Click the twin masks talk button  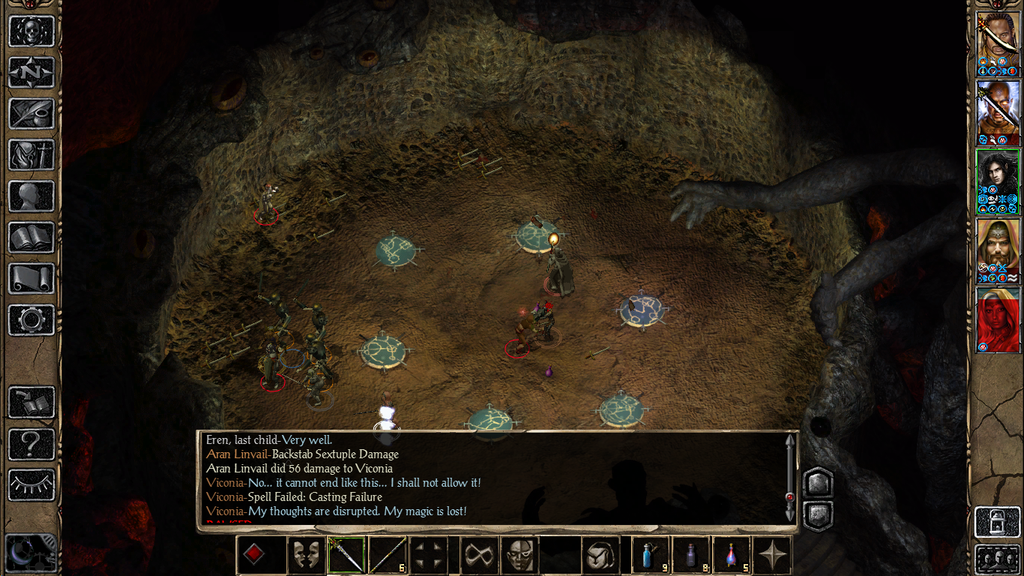pos(306,555)
